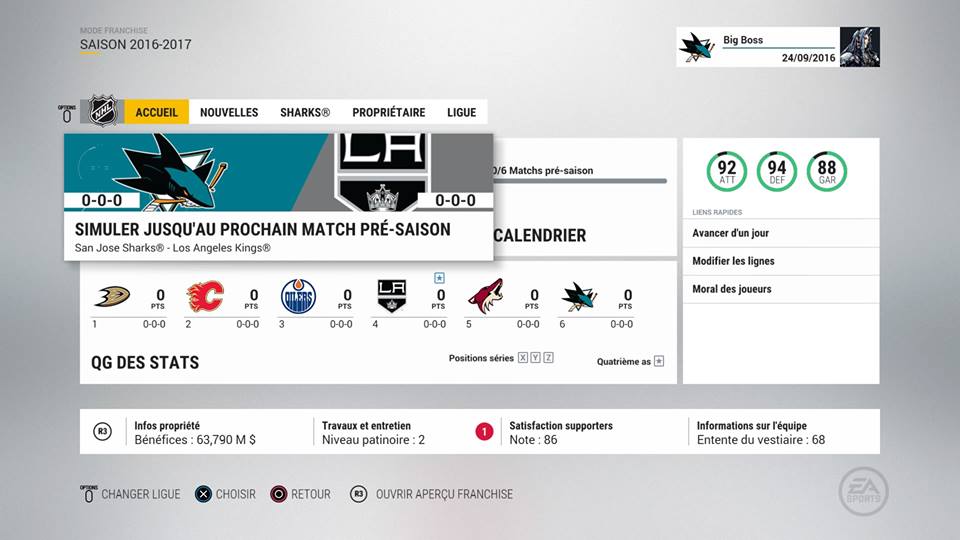Select the Sharks tab

click(305, 112)
